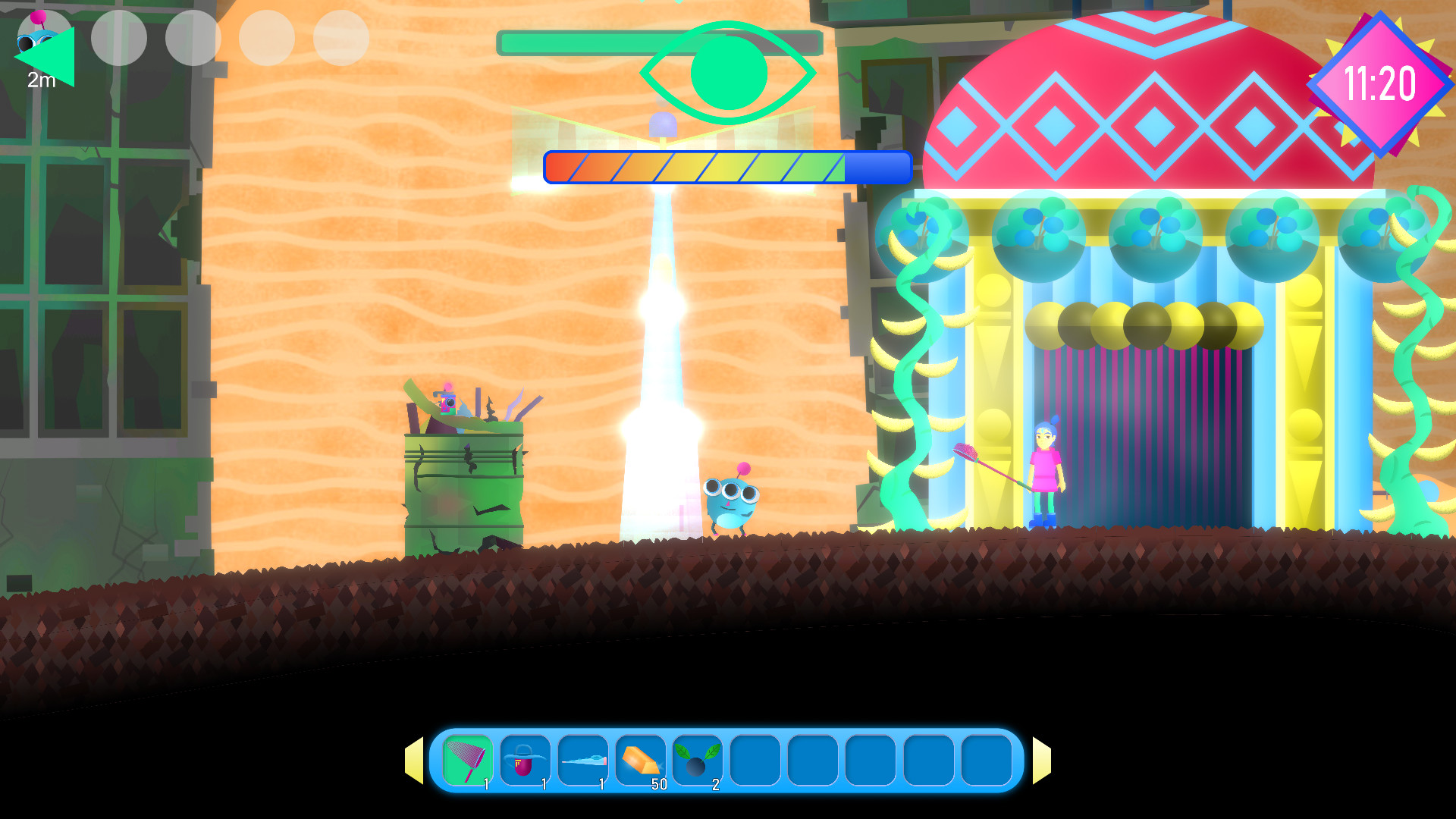Viewport: 1456px width, 819px height.
Task: Toggle the rightmost faded objective circle
Action: tap(343, 39)
